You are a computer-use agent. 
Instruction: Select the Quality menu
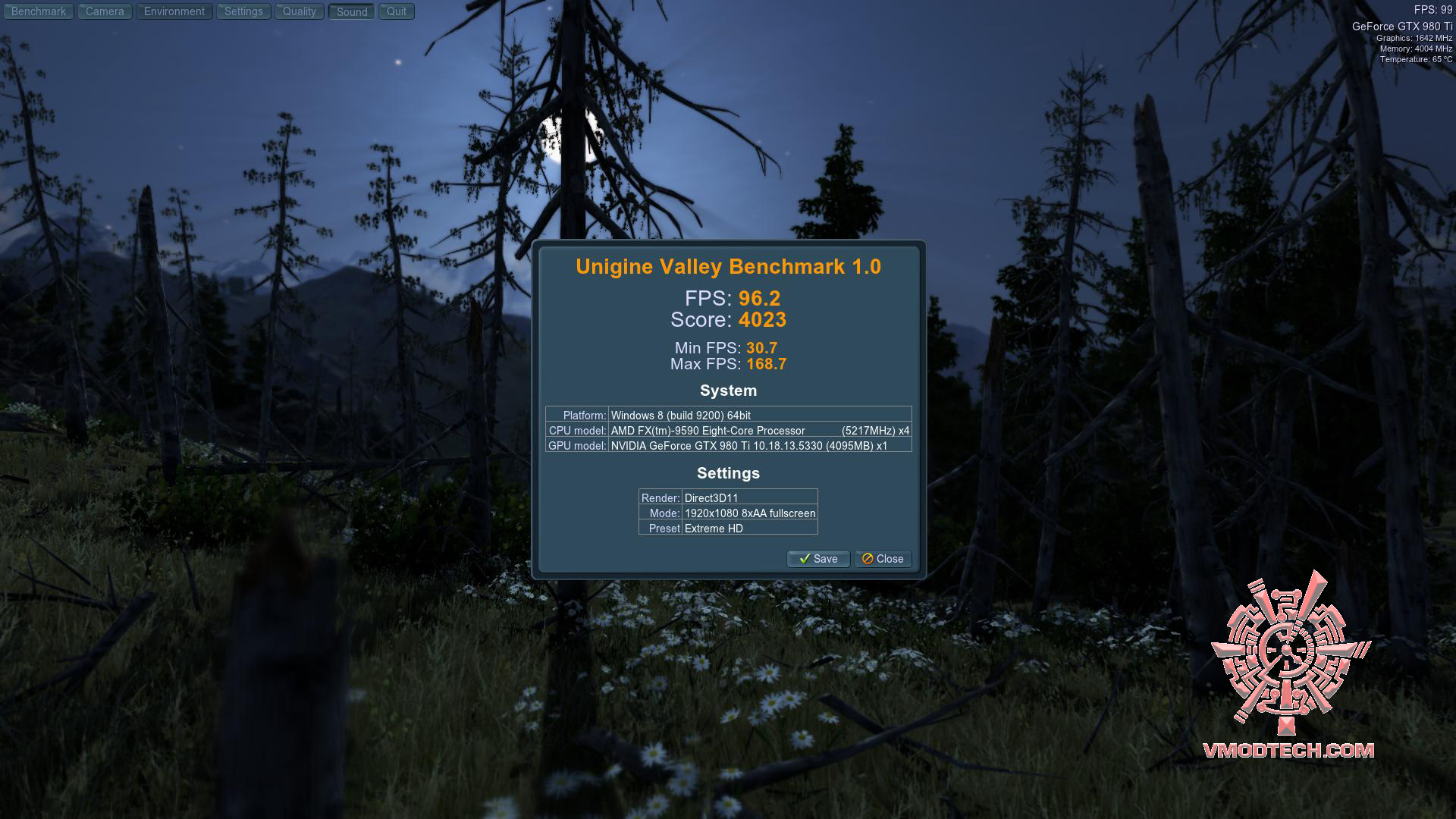pyautogui.click(x=300, y=11)
